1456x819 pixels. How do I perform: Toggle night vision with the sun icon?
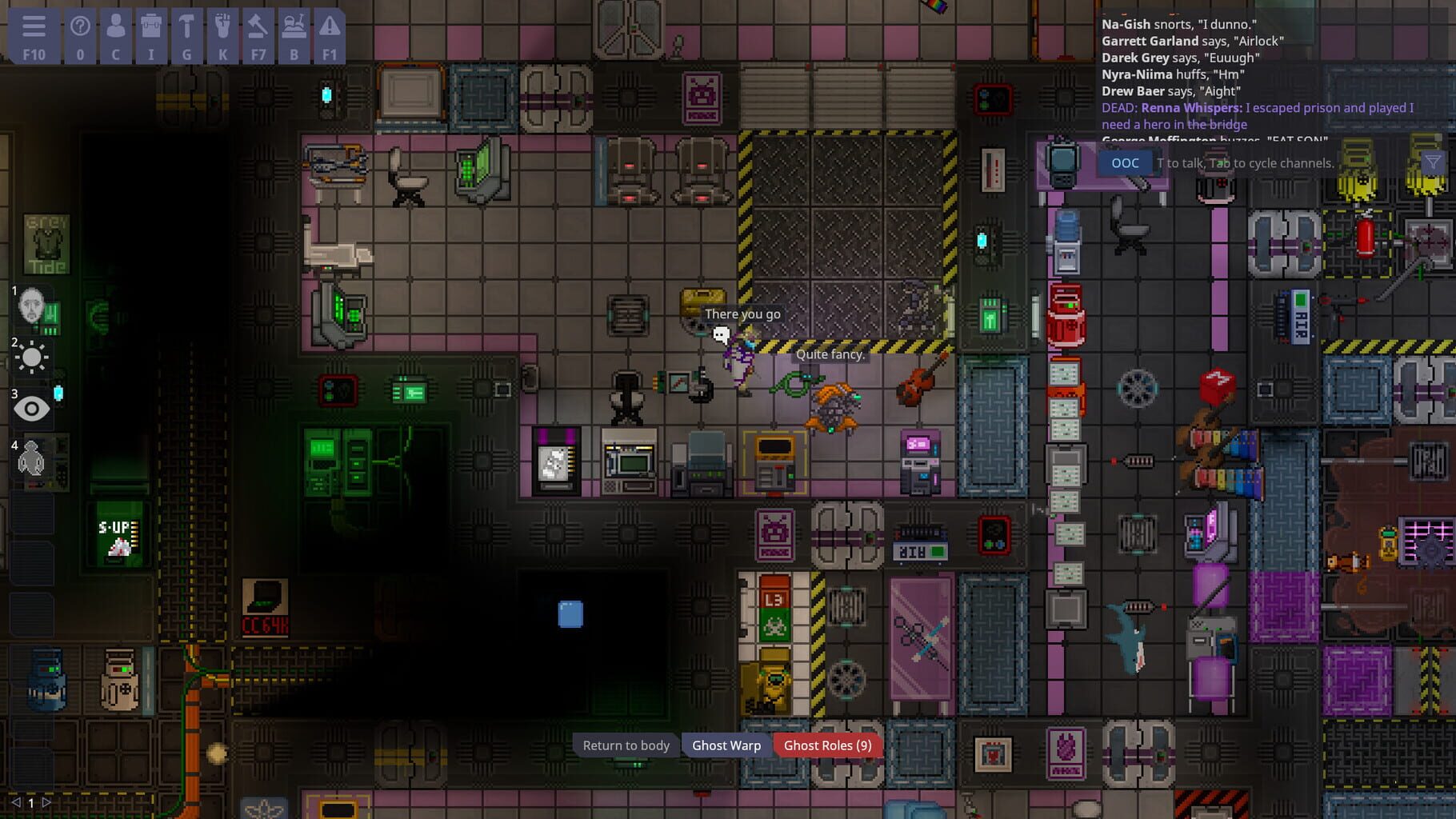32,358
